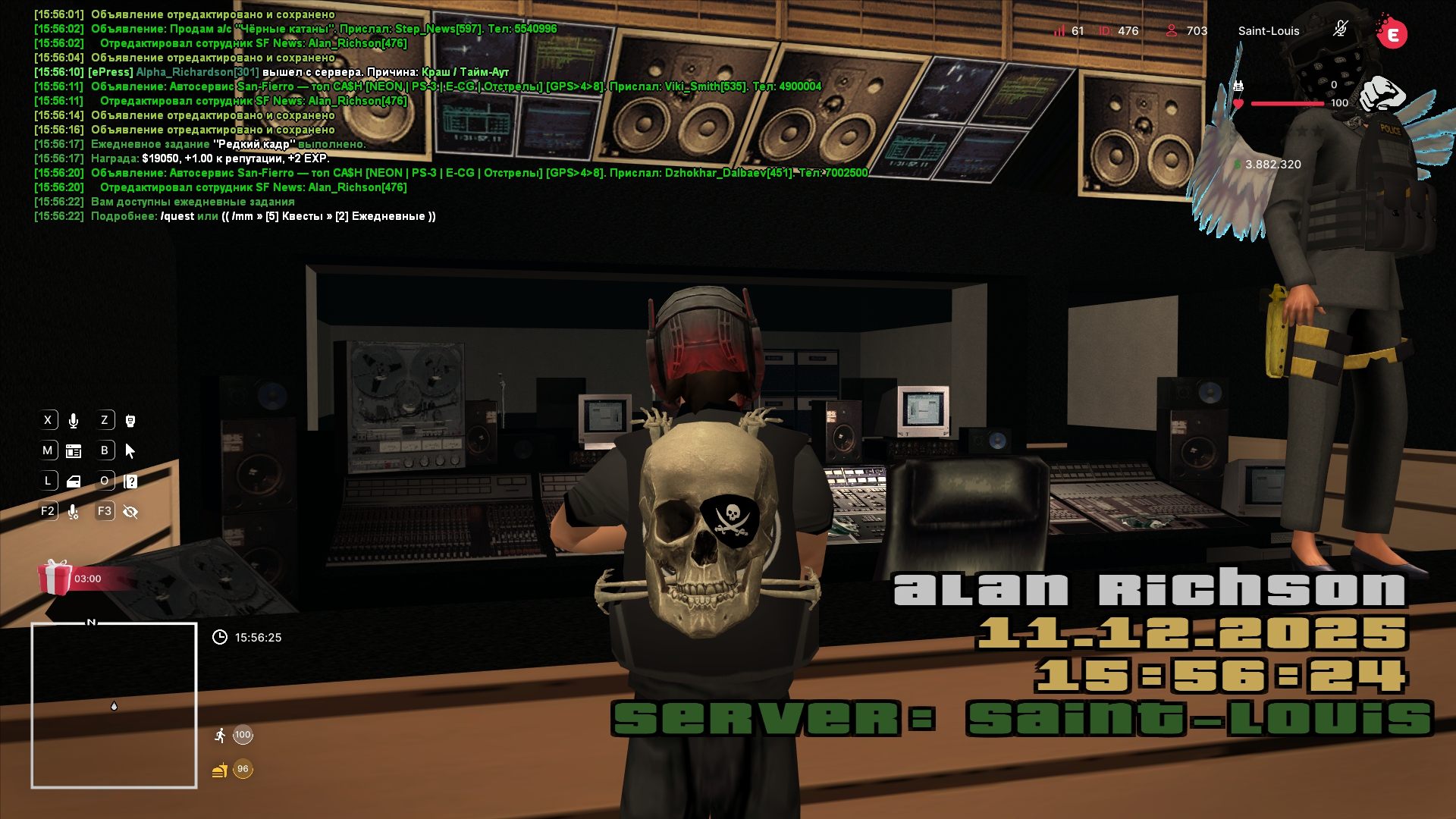Click the online players count icon
This screenshot has height=819, width=1456.
[1172, 30]
